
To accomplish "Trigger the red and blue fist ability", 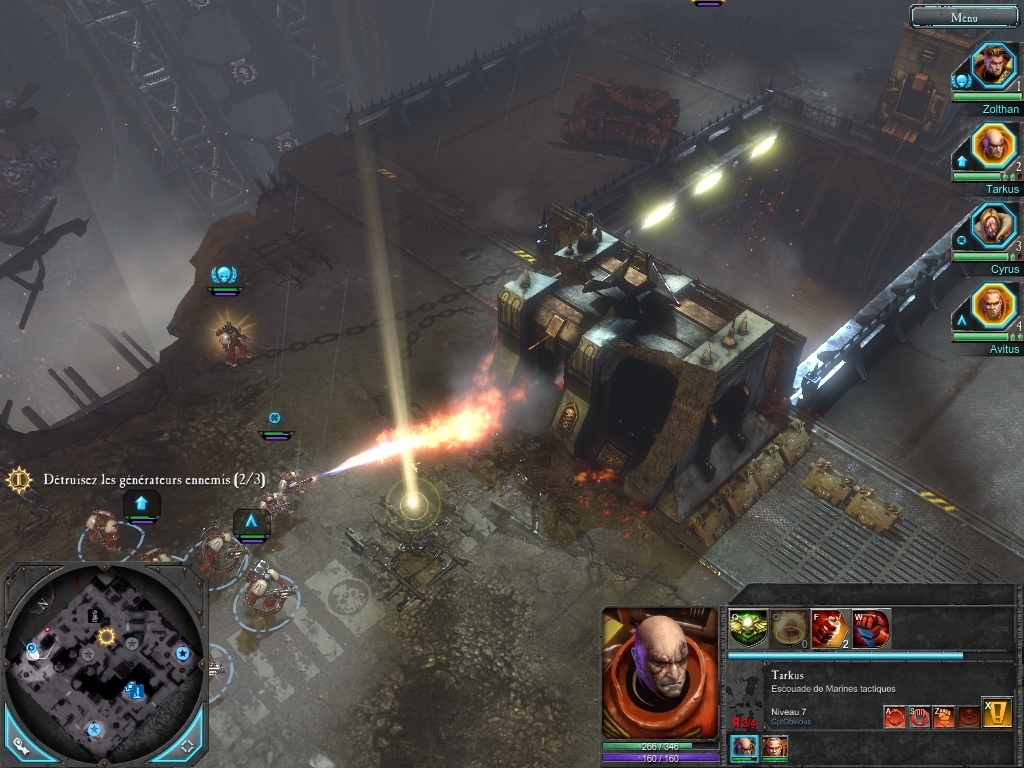I will click(871, 628).
